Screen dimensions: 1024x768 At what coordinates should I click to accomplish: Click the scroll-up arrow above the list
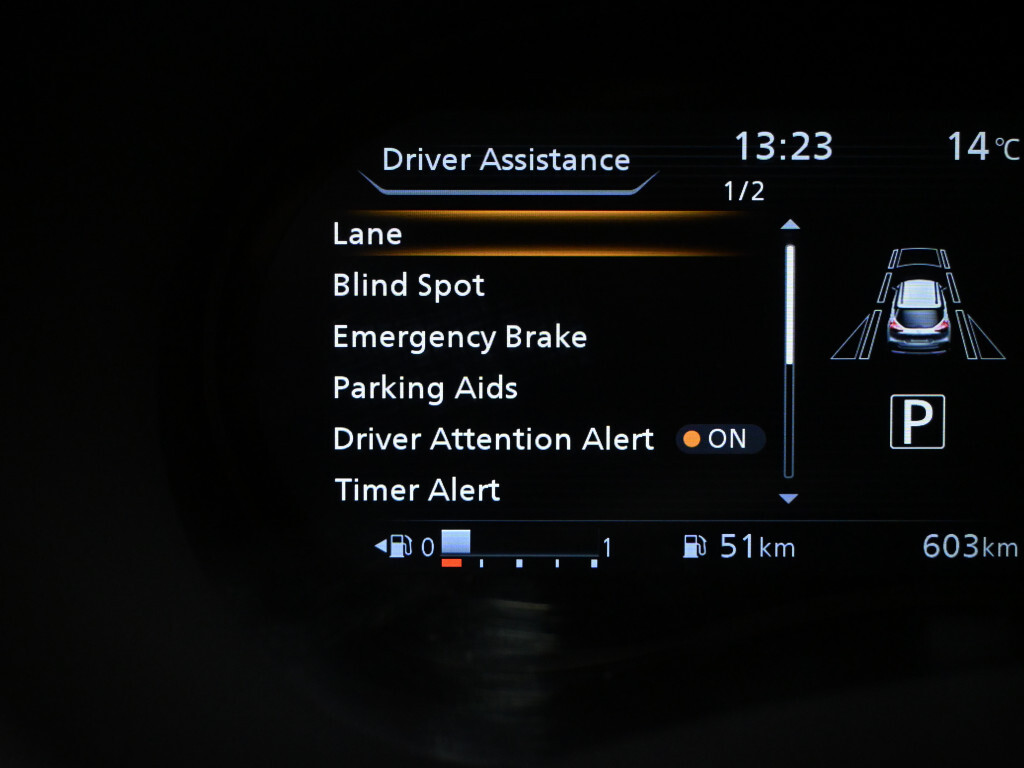789,225
